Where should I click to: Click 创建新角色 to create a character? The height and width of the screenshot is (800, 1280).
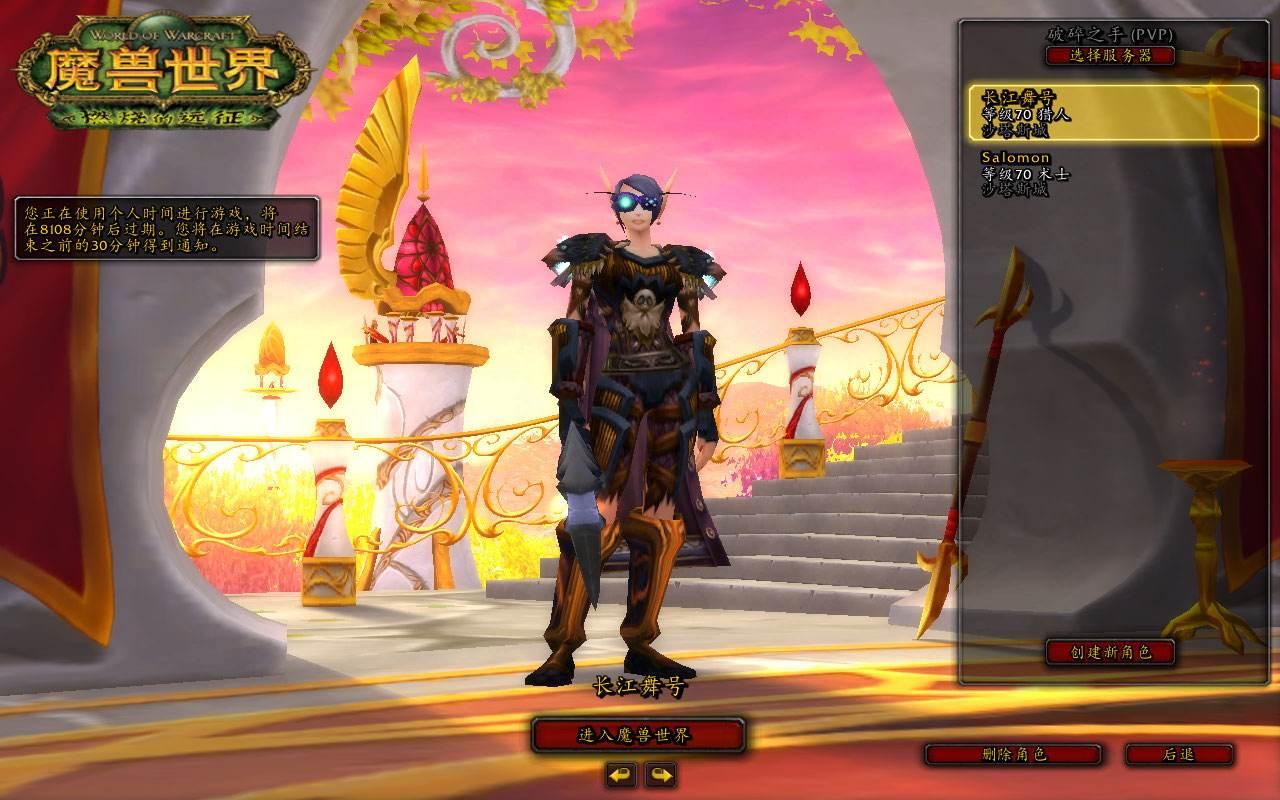click(x=1110, y=652)
